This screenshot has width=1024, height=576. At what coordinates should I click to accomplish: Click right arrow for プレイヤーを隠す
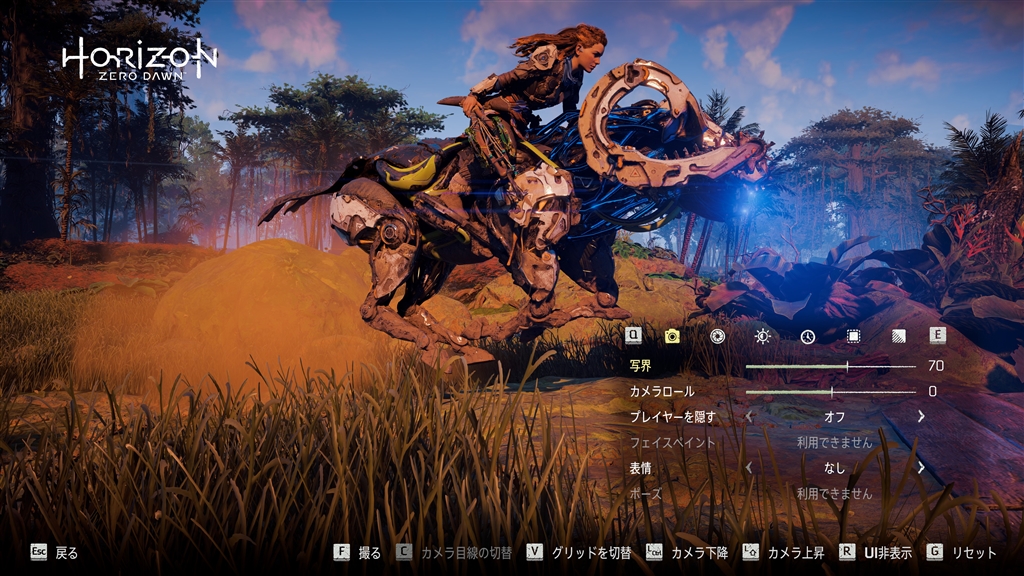[921, 417]
